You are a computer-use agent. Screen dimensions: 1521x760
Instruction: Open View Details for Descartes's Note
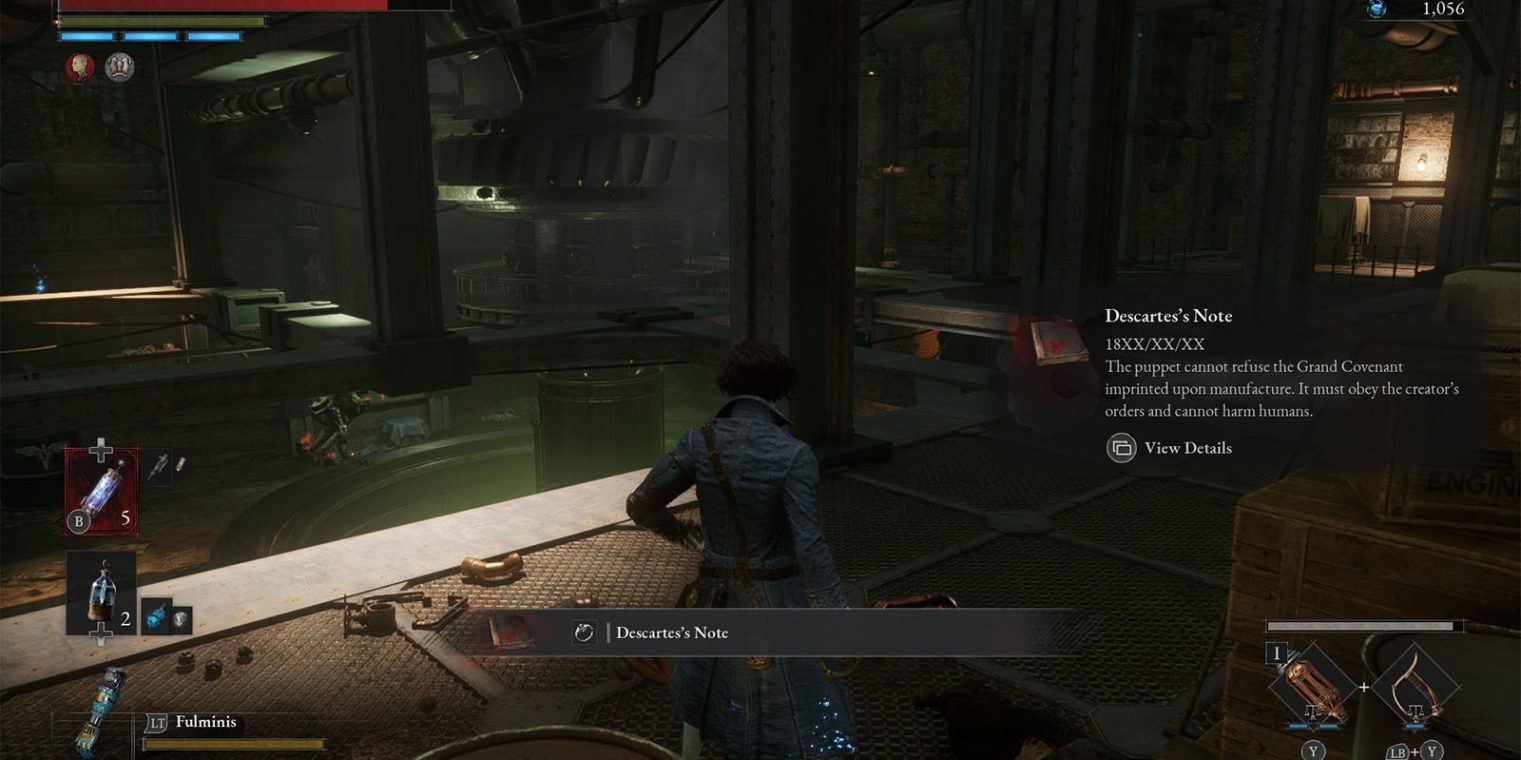click(1168, 448)
